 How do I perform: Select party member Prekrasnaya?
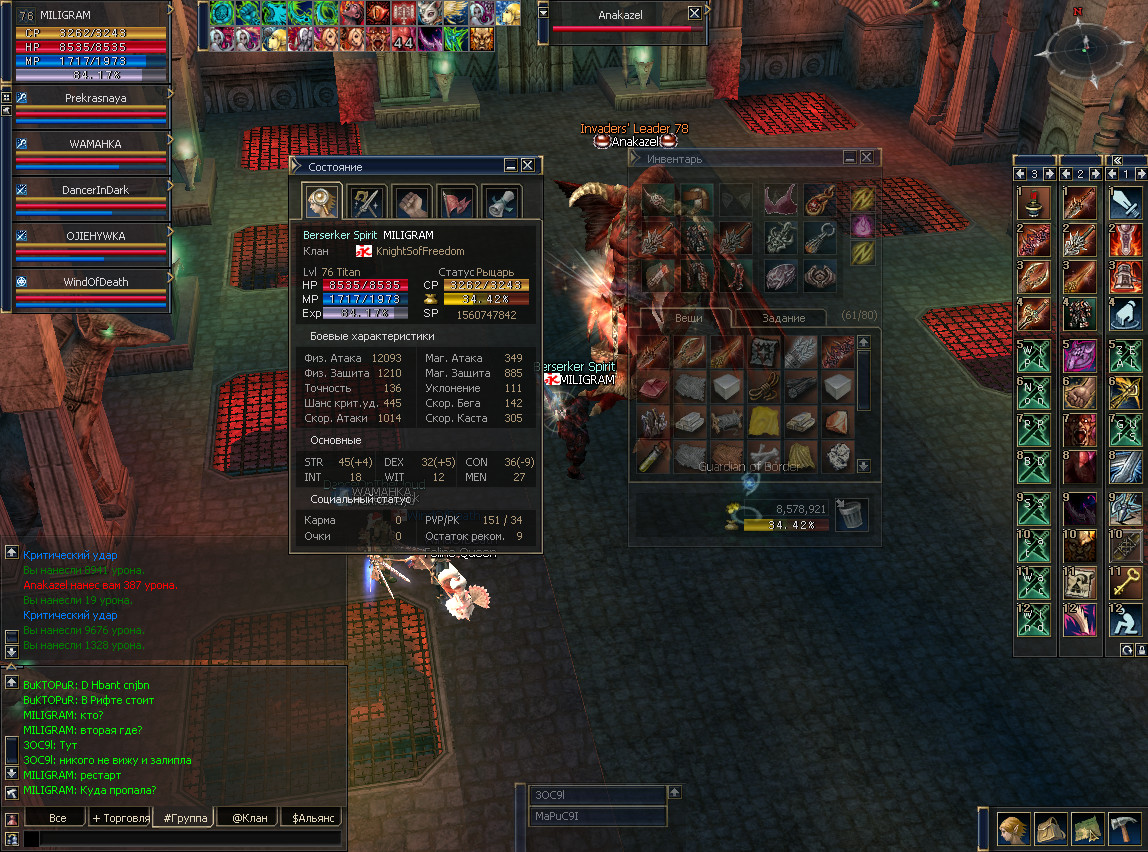pos(96,98)
